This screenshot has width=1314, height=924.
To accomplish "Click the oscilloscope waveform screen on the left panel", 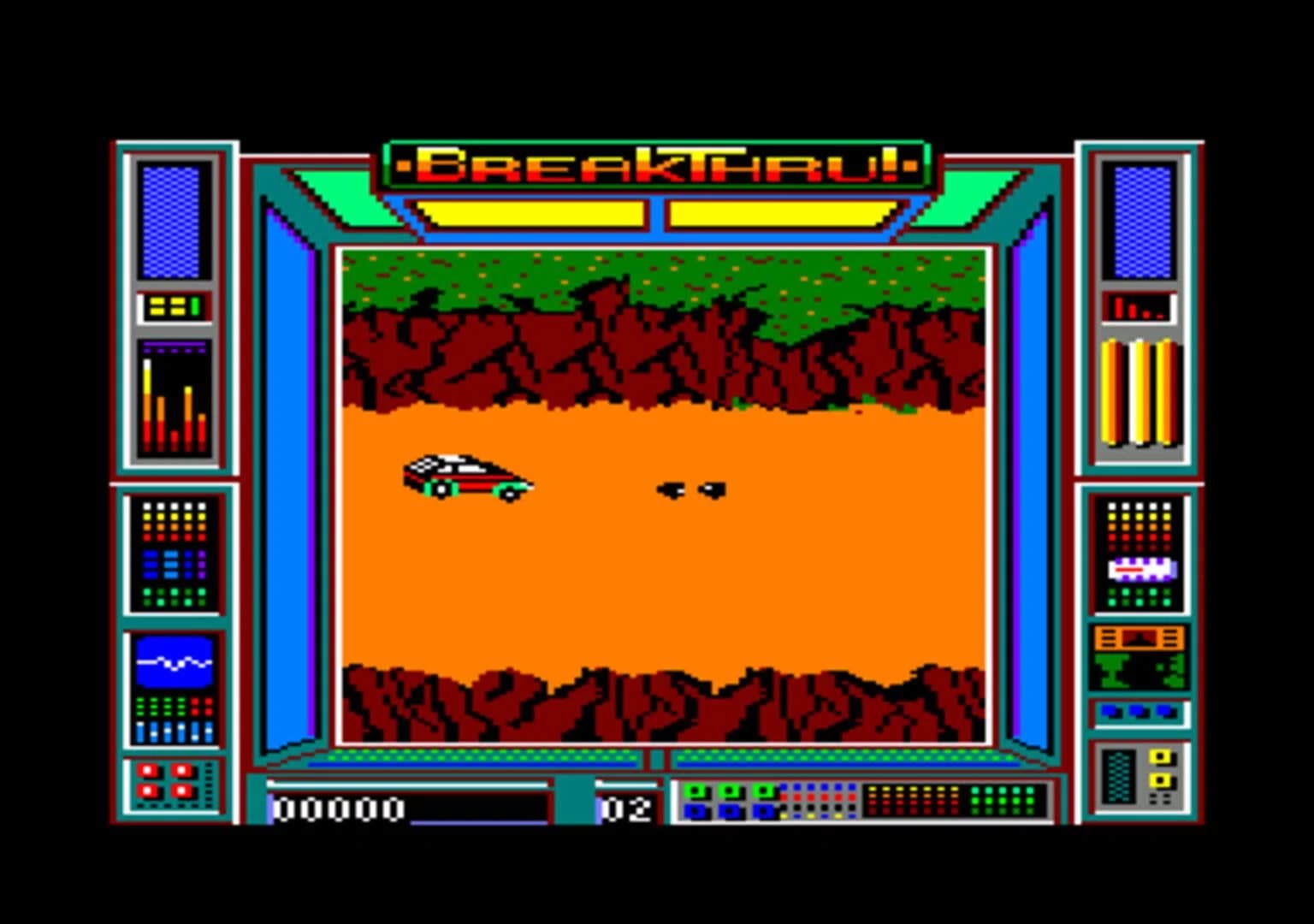I will tap(174, 660).
